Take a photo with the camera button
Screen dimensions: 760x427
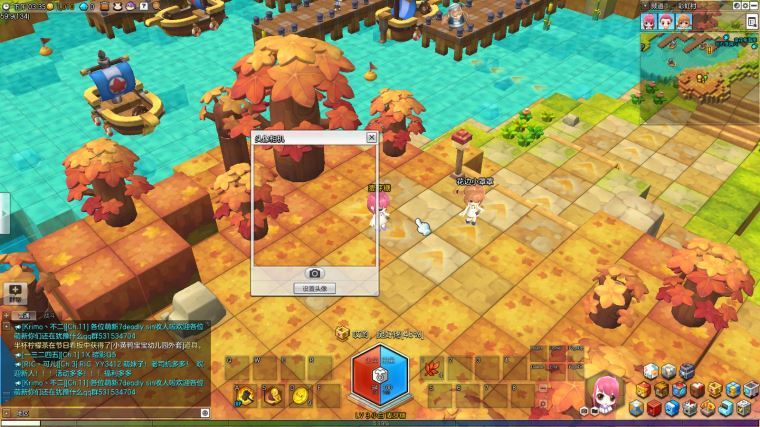click(x=314, y=273)
